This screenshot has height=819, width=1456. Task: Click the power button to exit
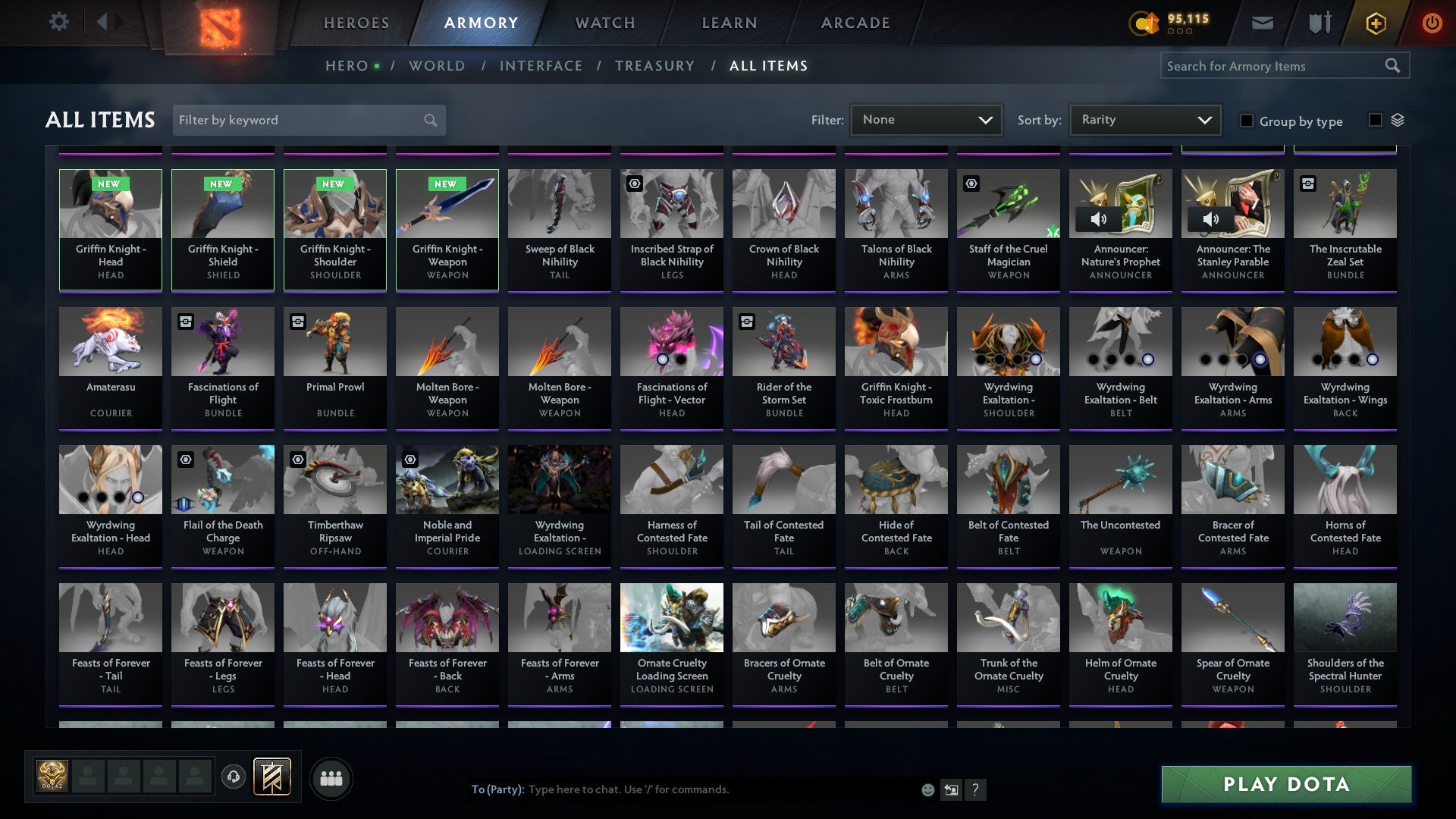coord(1433,22)
